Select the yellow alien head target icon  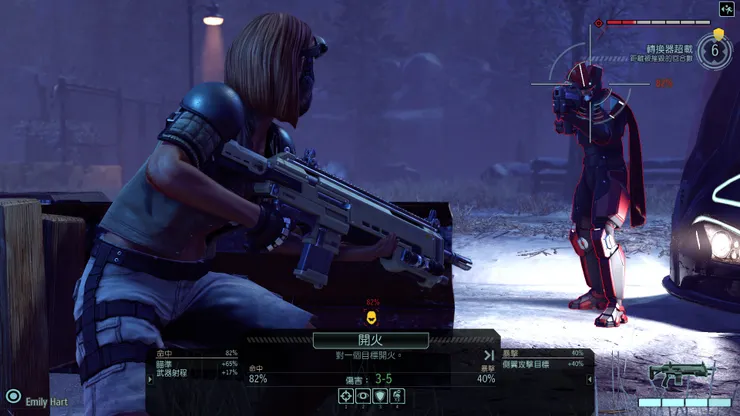point(372,317)
